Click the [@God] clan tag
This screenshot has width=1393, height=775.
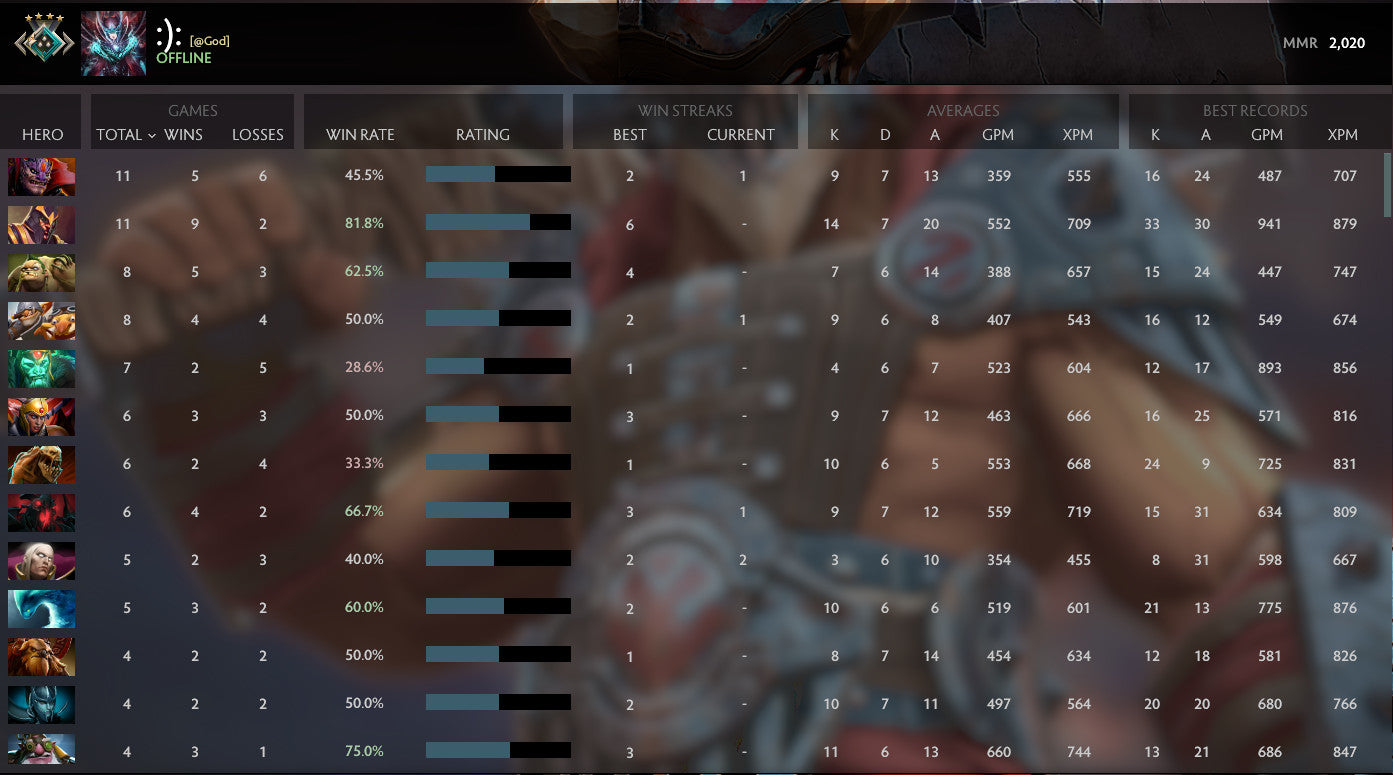coord(210,41)
